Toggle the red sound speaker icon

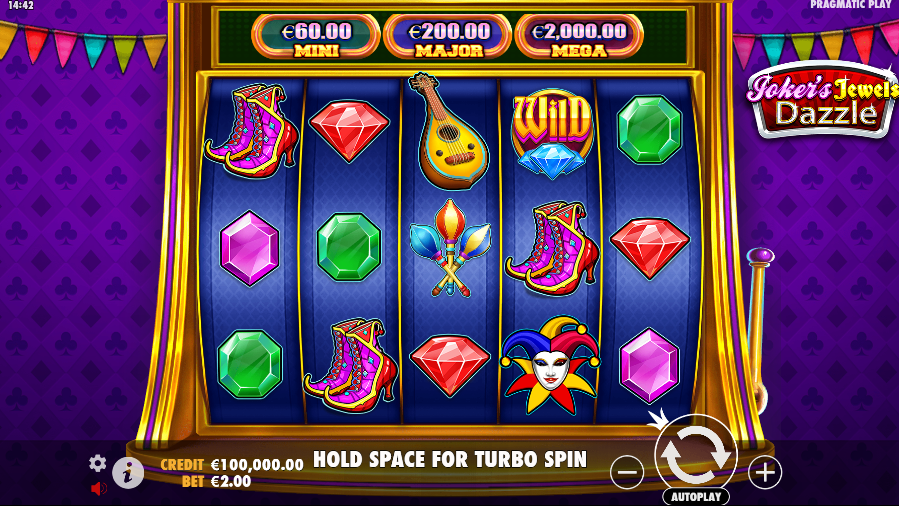click(99, 489)
